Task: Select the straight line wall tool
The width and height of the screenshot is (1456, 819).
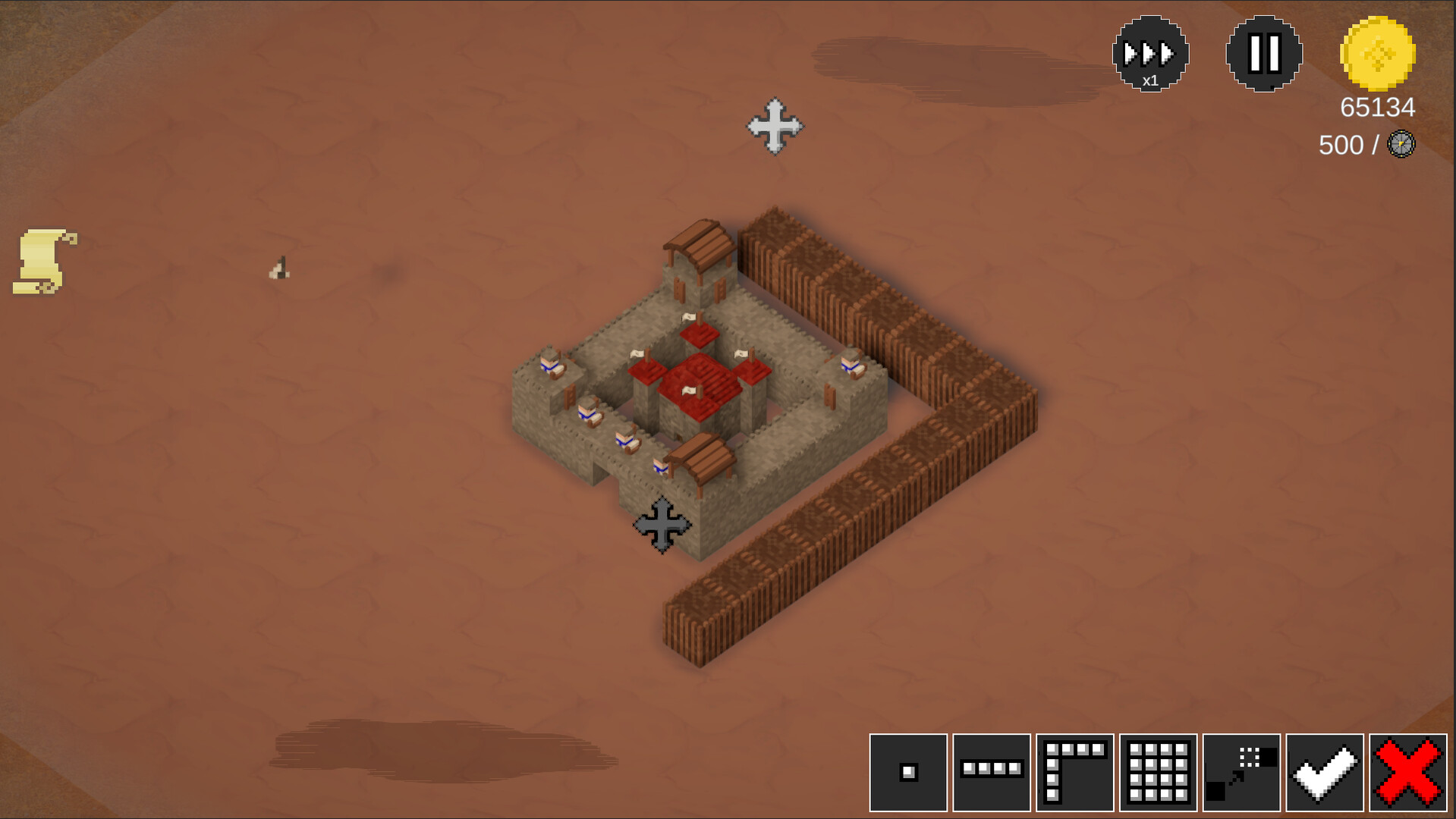Action: [992, 773]
